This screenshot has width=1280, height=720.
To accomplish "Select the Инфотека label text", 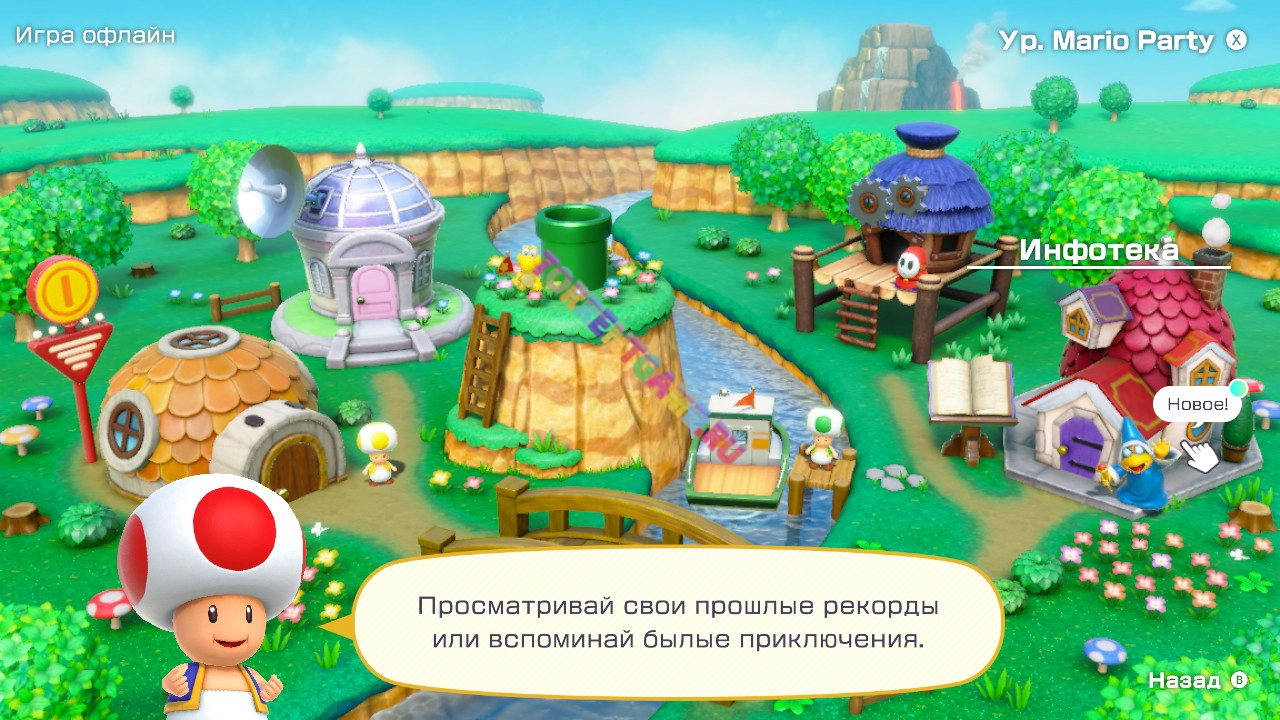I will coord(1098,250).
